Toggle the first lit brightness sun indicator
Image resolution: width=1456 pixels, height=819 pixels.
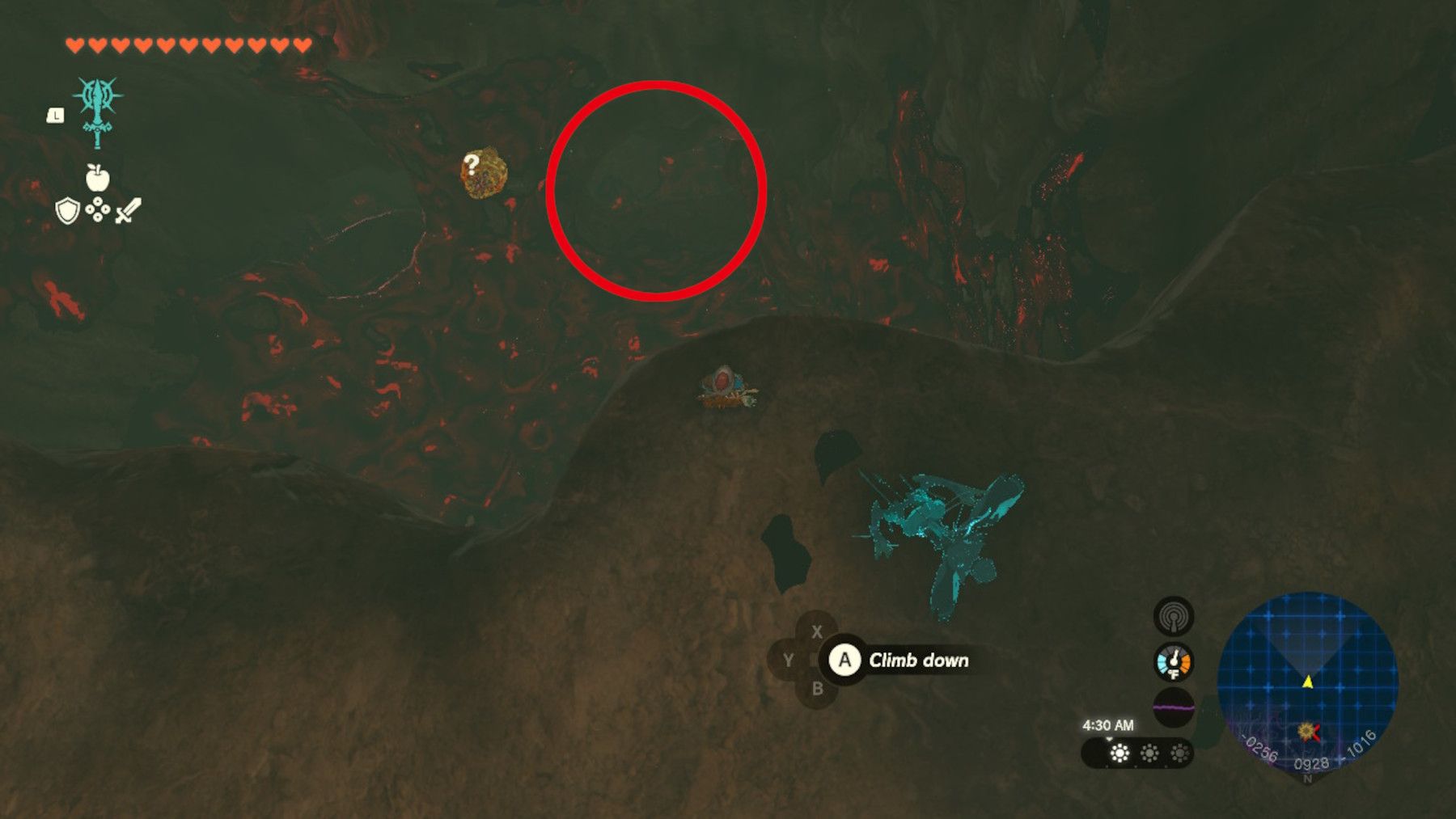pos(1118,750)
